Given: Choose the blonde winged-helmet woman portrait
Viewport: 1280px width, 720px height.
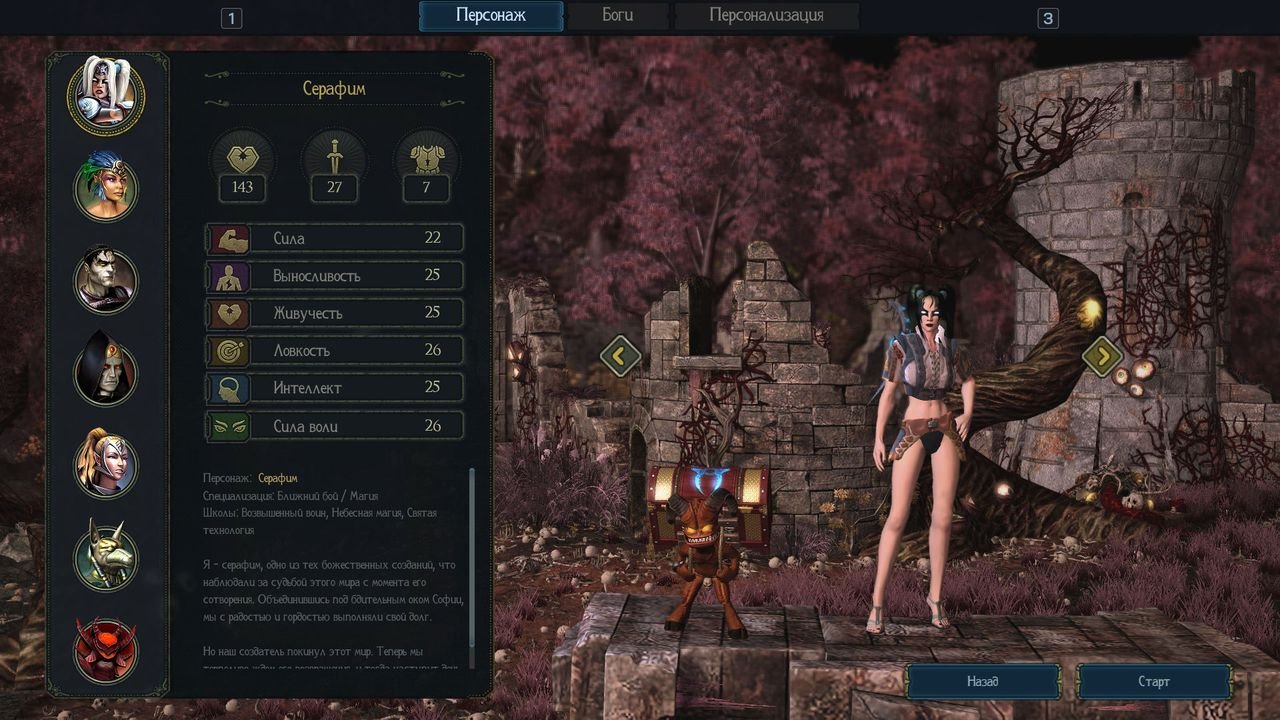Looking at the screenshot, I should (106, 463).
